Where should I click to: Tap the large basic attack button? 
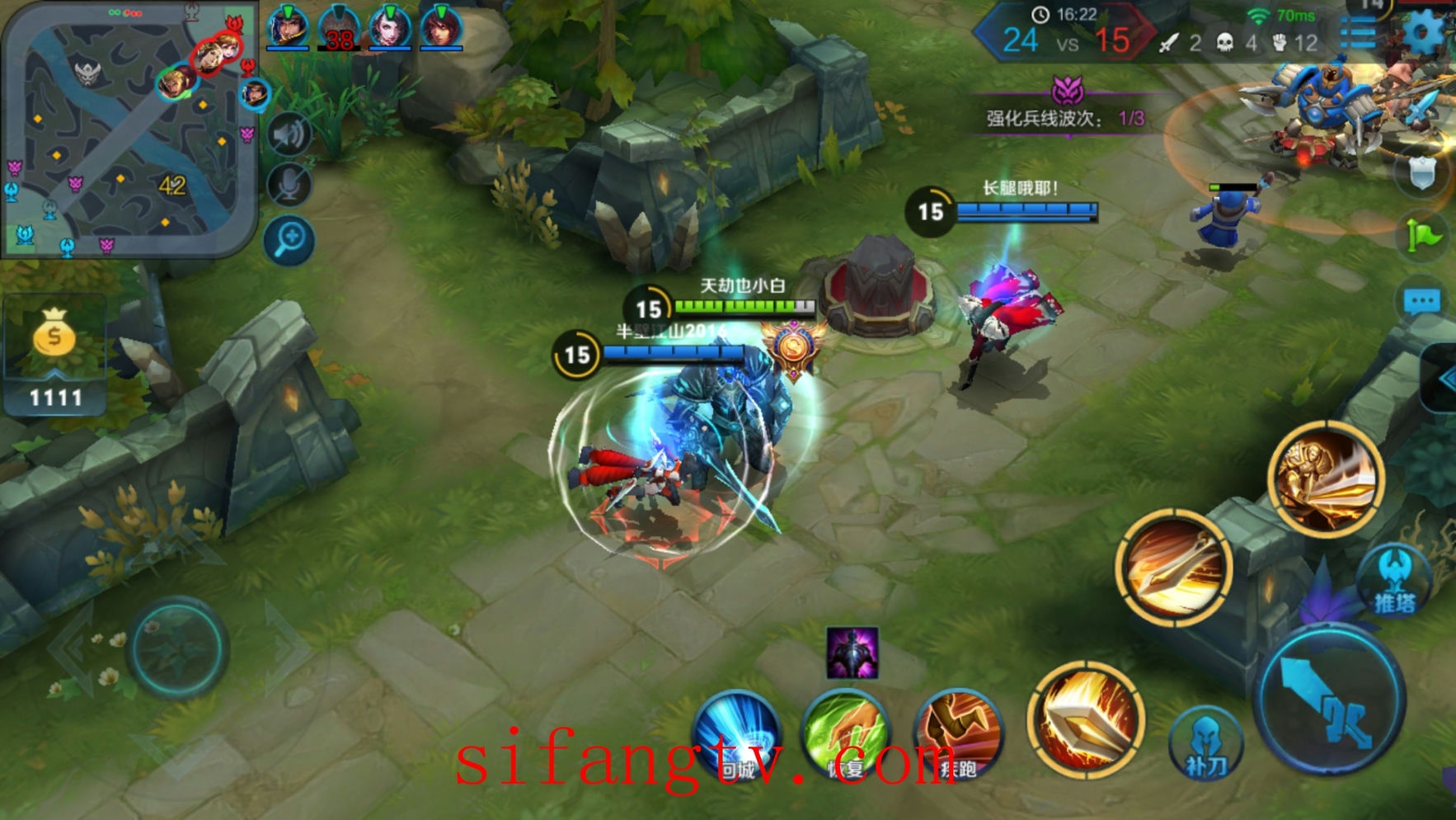click(1329, 700)
